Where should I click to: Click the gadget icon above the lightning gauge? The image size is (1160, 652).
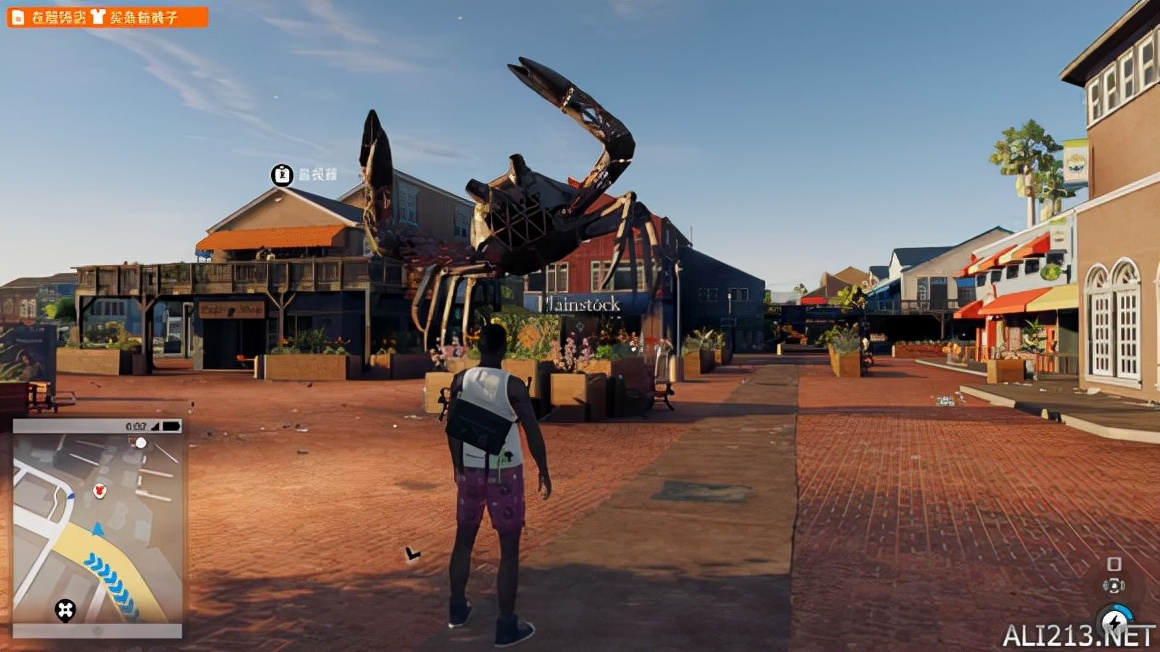(x=1113, y=586)
